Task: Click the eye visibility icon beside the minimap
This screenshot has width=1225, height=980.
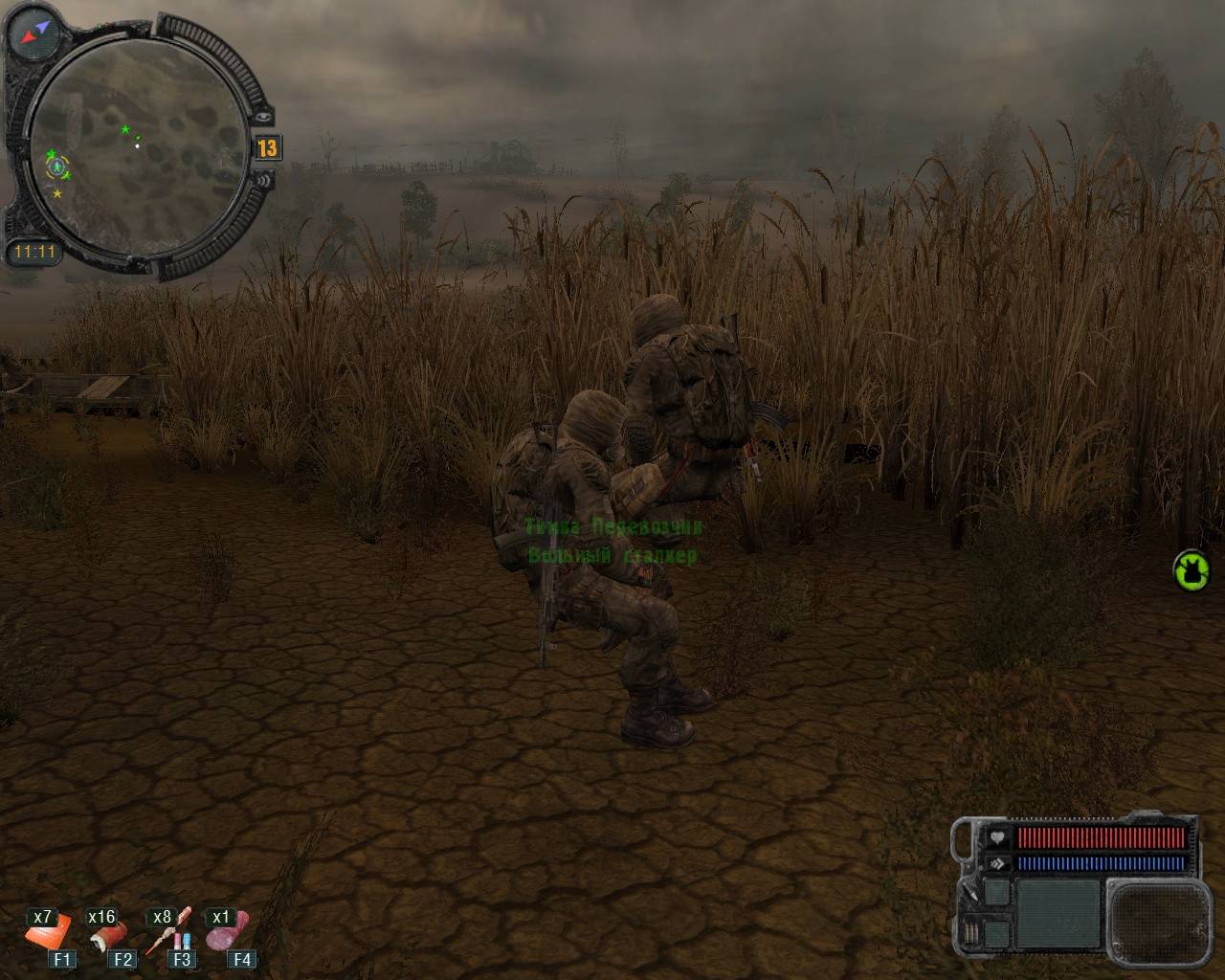Action: tap(263, 116)
